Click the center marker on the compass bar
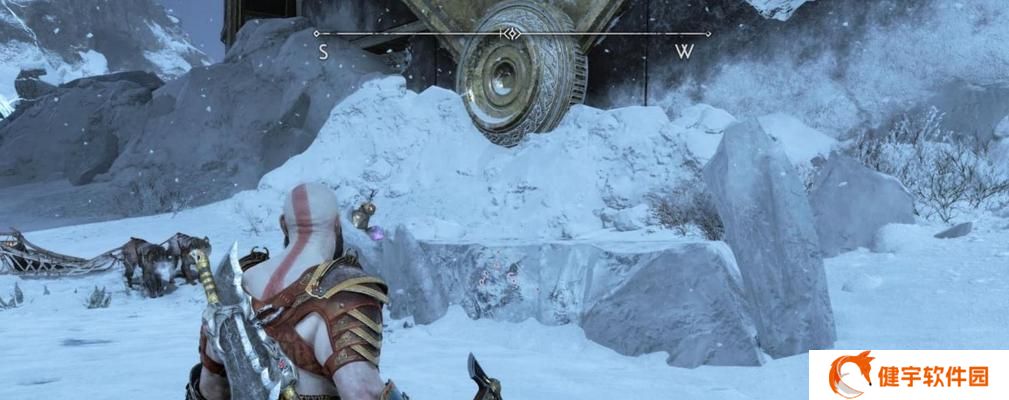This screenshot has width=1009, height=400. [x=510, y=33]
